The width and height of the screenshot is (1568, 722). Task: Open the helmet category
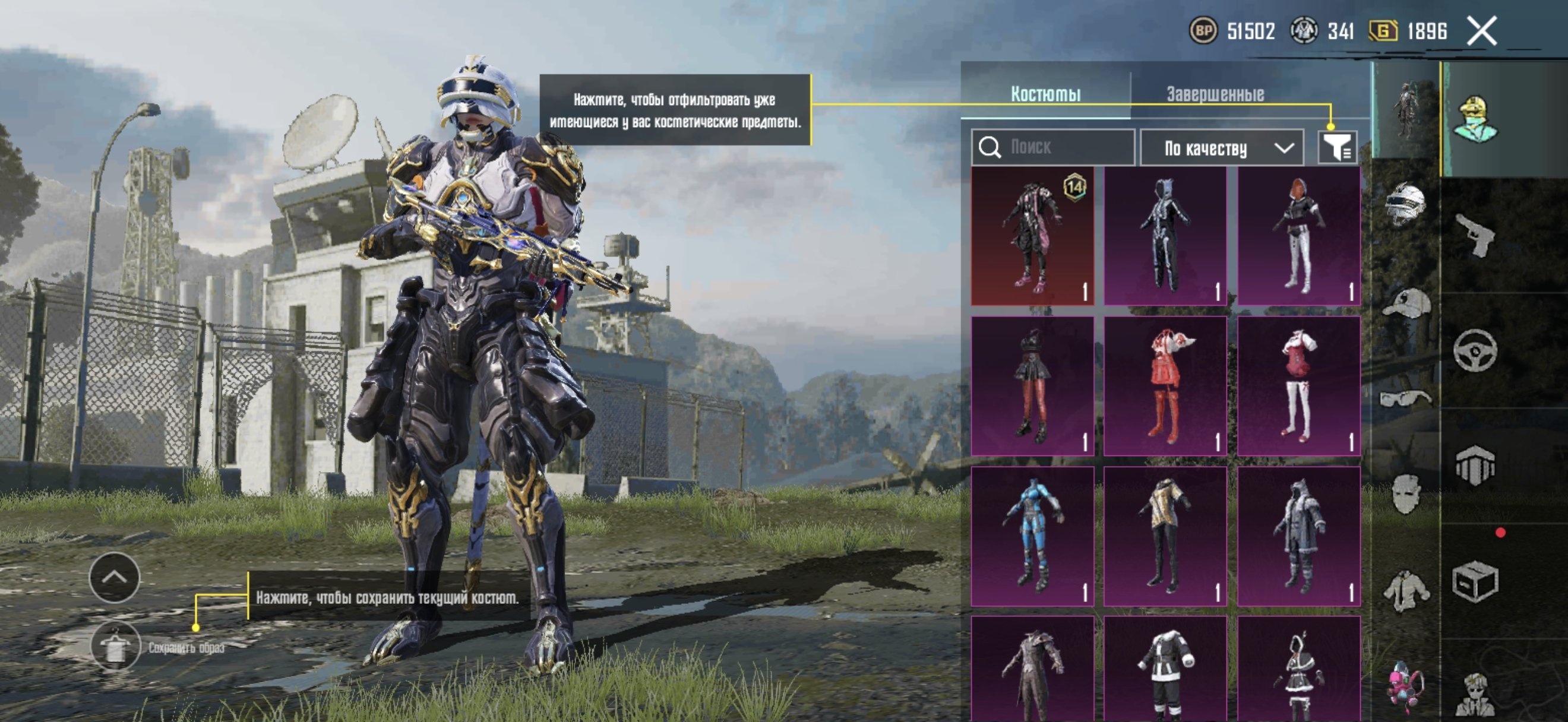[x=1405, y=204]
